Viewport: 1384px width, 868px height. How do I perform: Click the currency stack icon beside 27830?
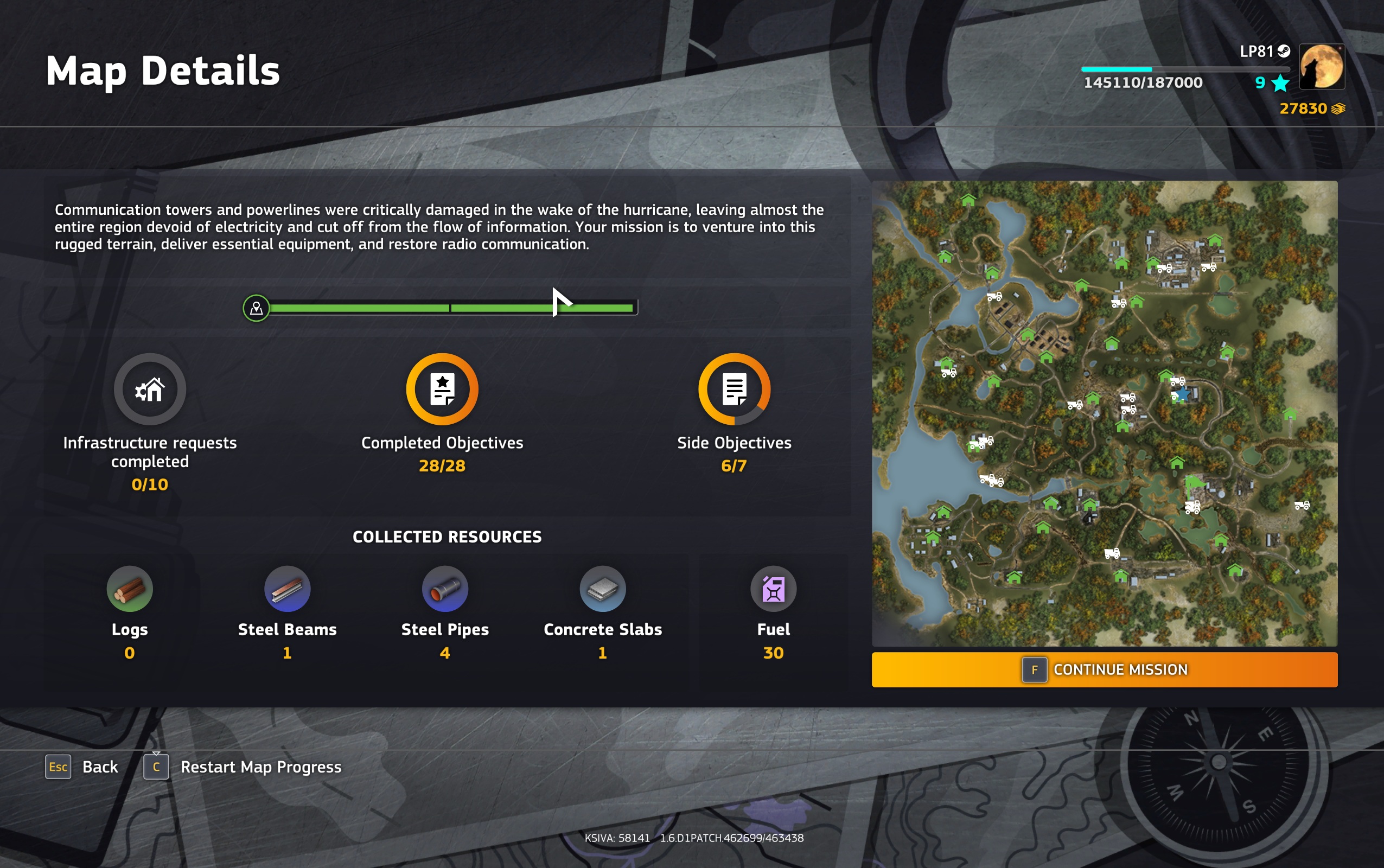(1338, 108)
